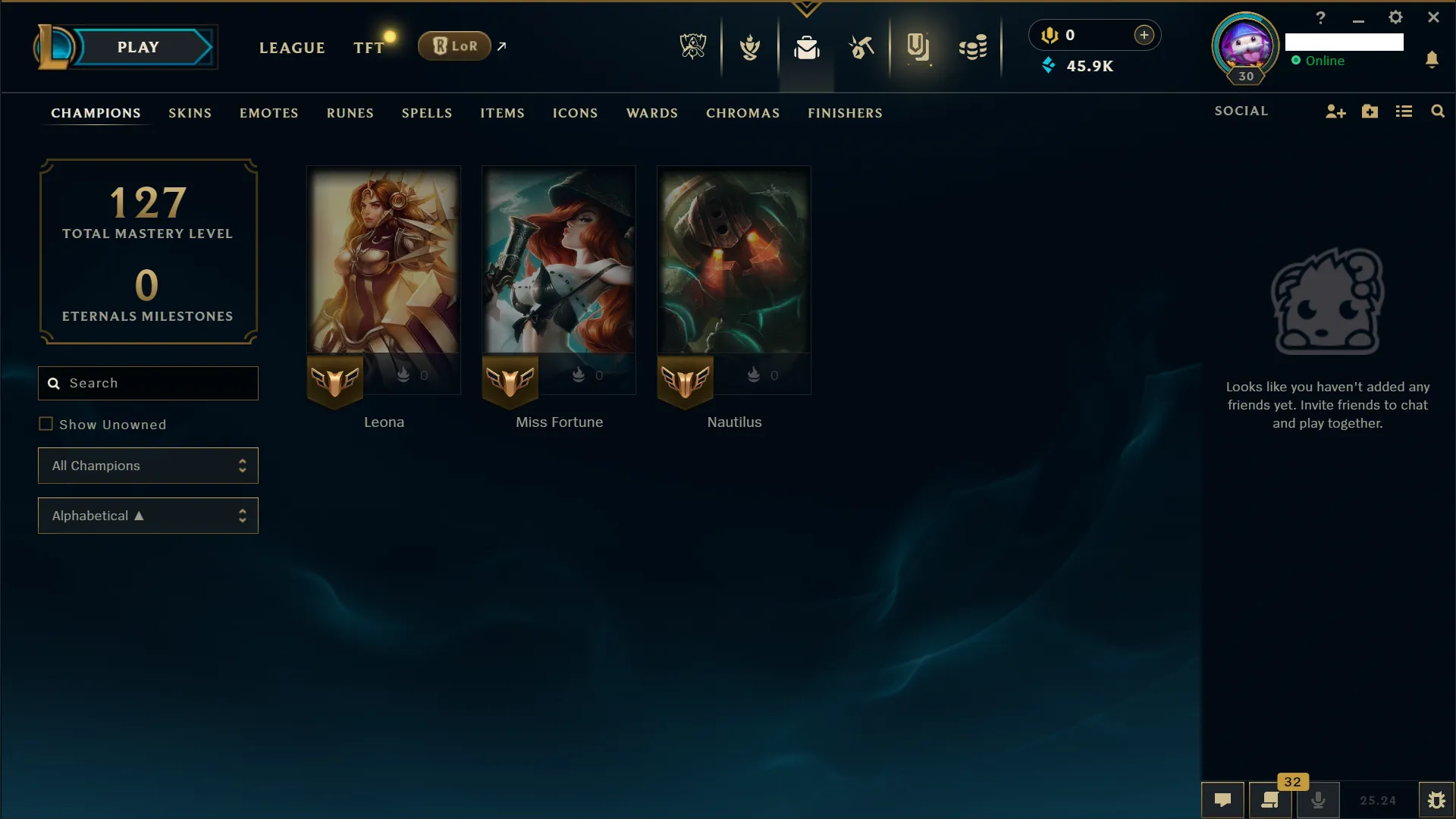Select the Clash trophy icon
The width and height of the screenshot is (1456, 819).
click(749, 46)
